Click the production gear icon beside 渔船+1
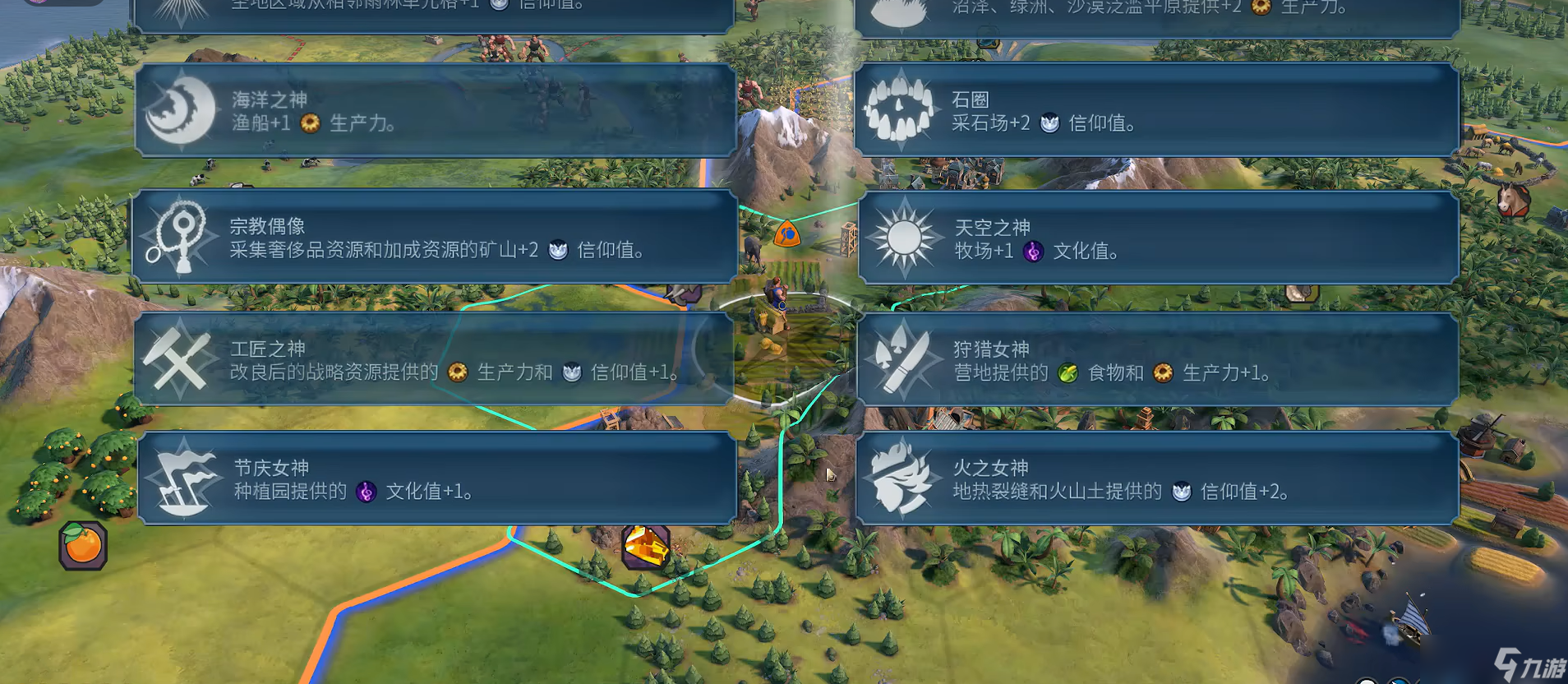The height and width of the screenshot is (684, 1568). click(308, 124)
